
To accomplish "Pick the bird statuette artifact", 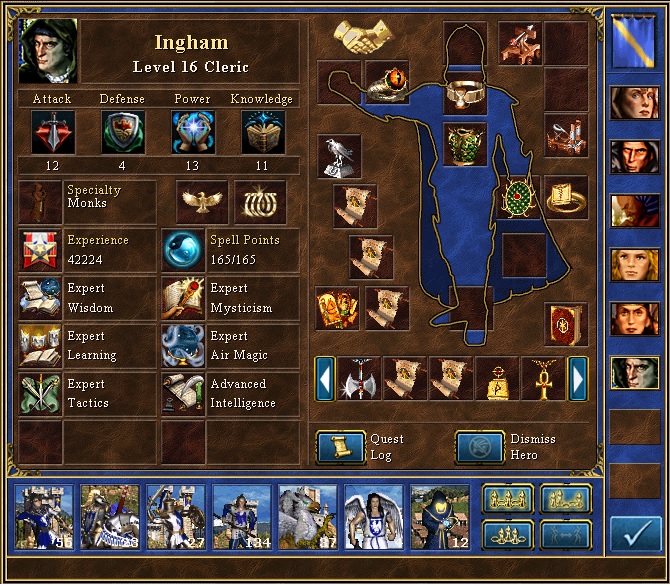I will [339, 157].
